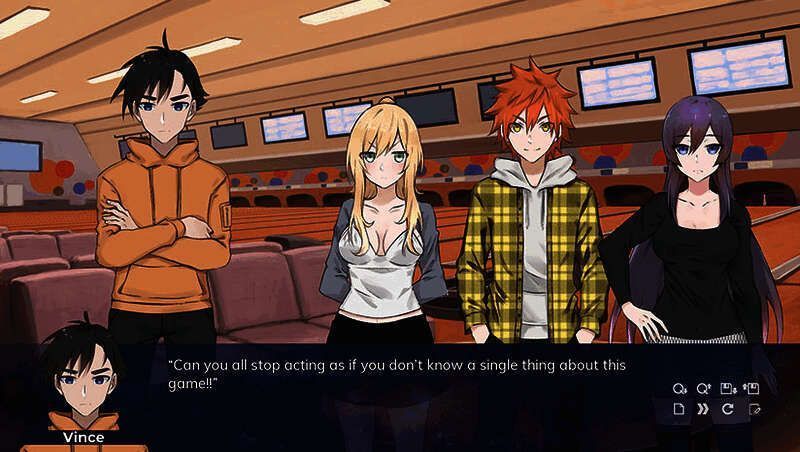Viewport: 800px width, 452px height.
Task: Click the quick load icon with up arrow
Action: pos(704,388)
